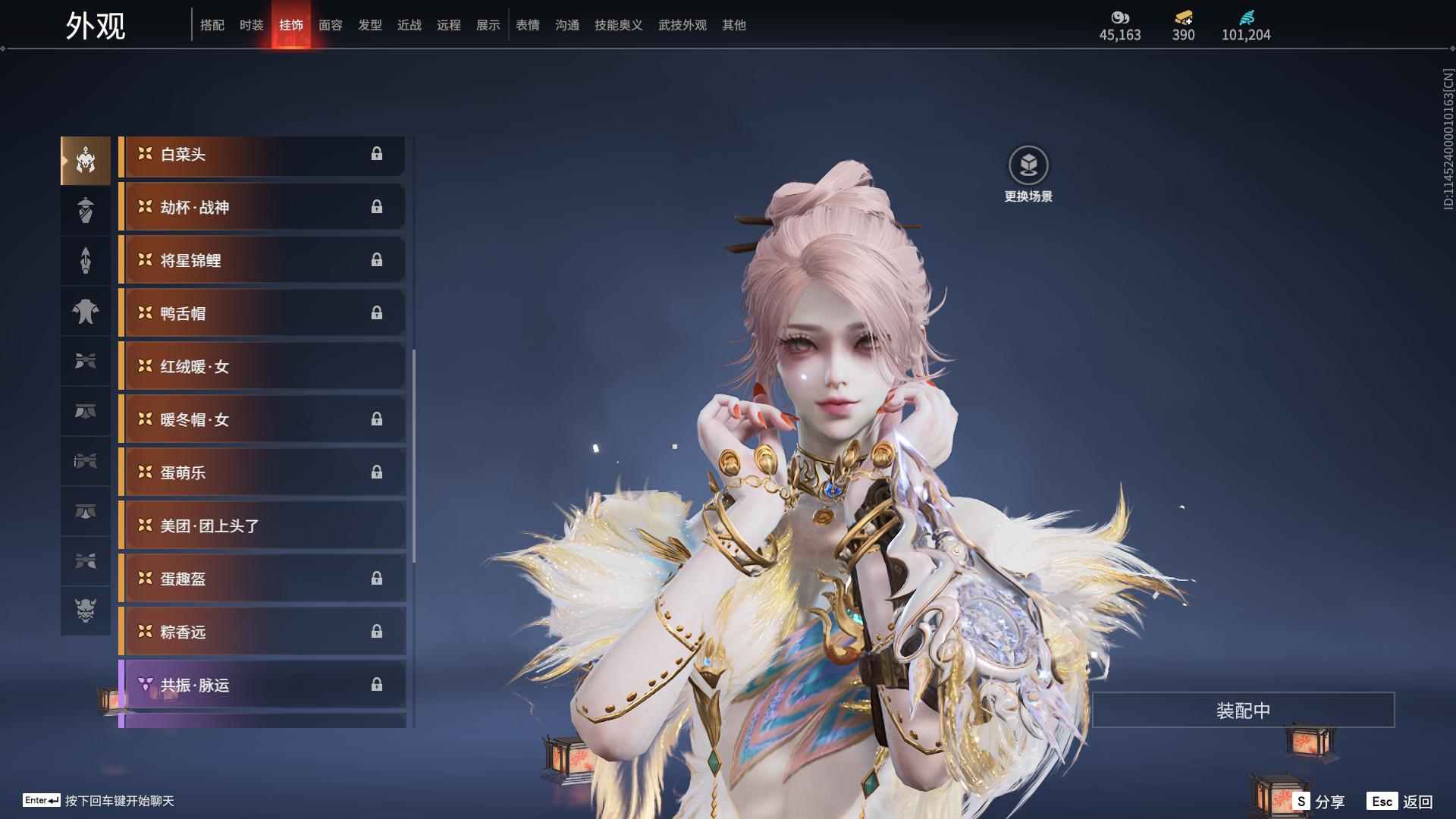1456x819 pixels.
Task: Click the 更换场景 scene change icon
Action: 1028,165
